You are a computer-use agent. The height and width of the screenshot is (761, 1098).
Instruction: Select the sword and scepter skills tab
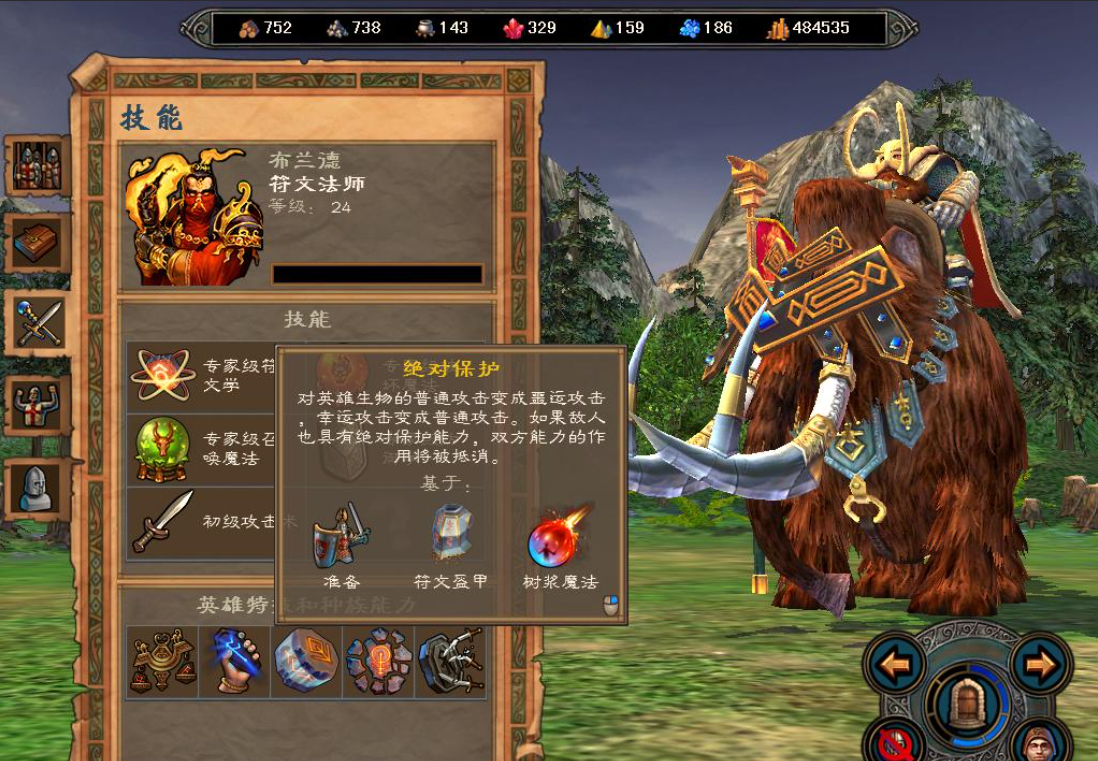tap(38, 324)
